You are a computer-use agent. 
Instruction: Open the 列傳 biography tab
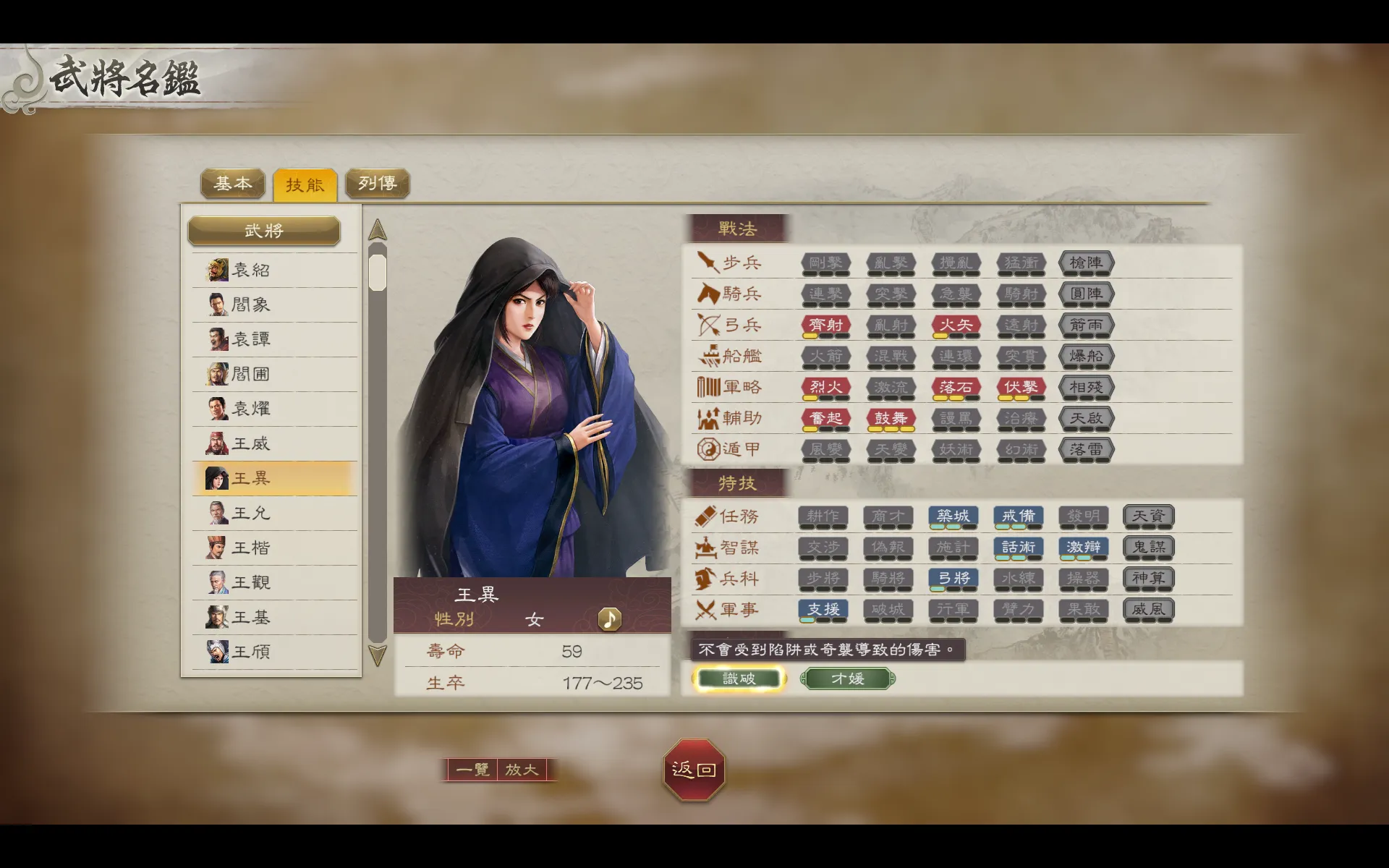[x=377, y=184]
